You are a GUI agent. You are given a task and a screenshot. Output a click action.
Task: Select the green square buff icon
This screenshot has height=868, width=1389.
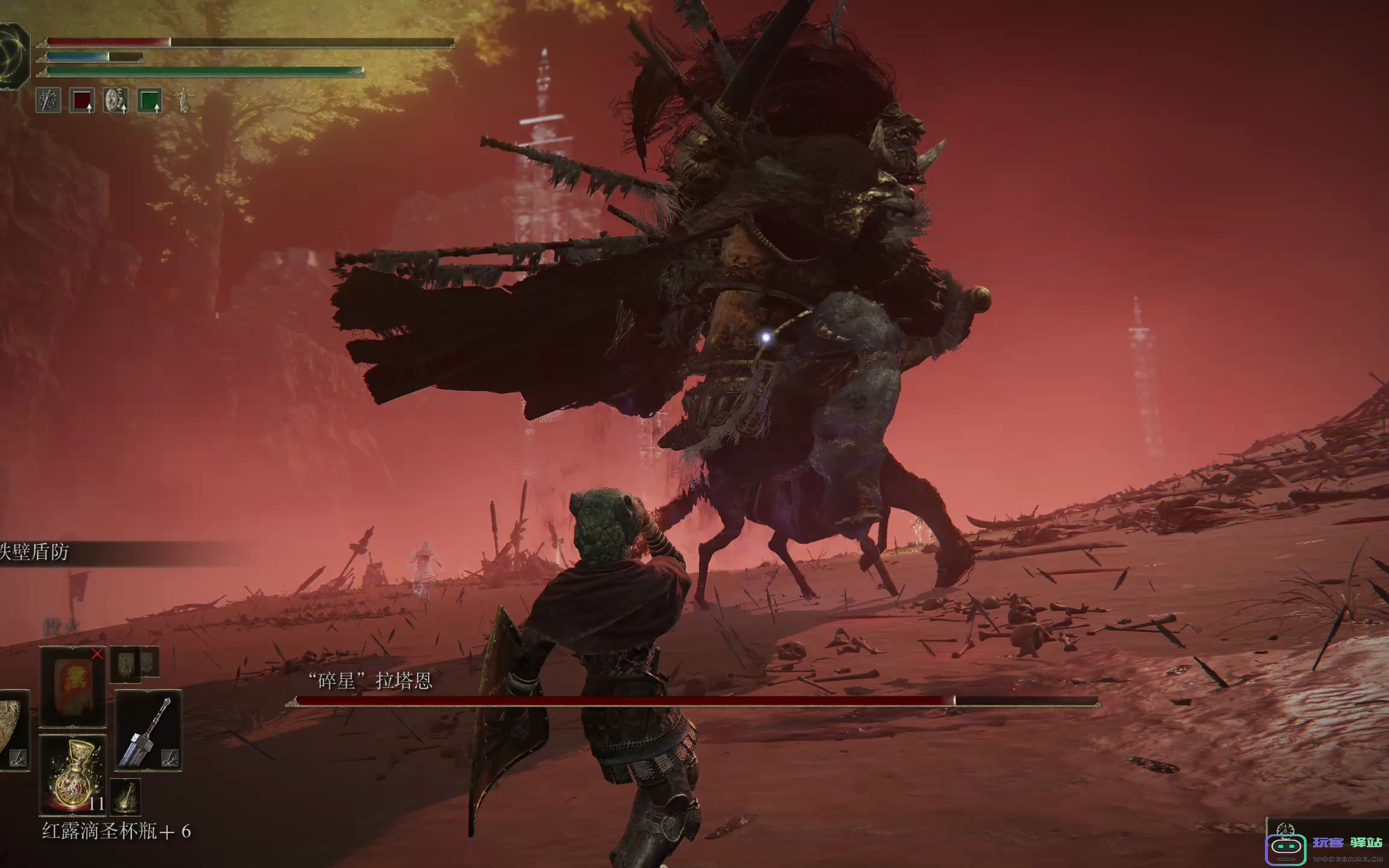(x=149, y=100)
